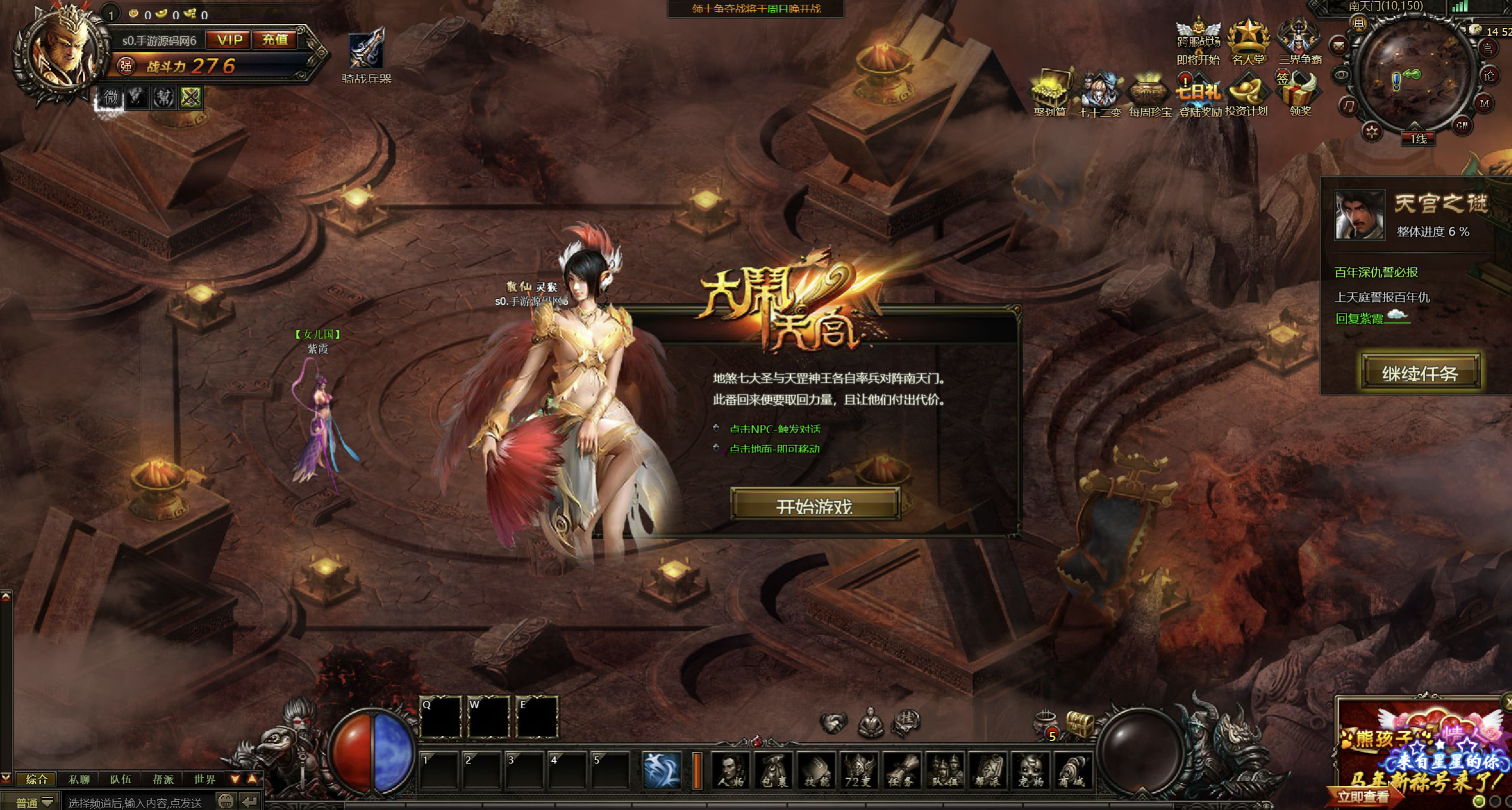Open the 包裹 inventory bag
The image size is (1512, 810).
pyautogui.click(x=774, y=771)
